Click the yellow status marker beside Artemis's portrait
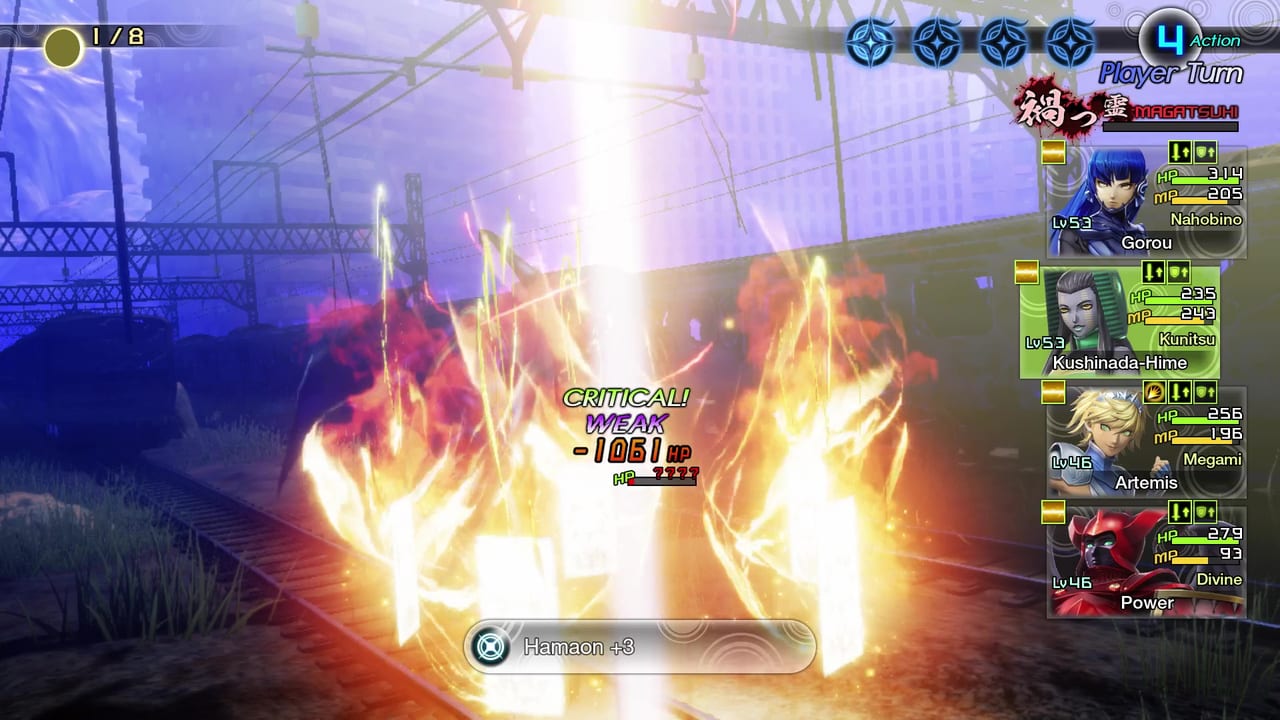 point(1053,393)
